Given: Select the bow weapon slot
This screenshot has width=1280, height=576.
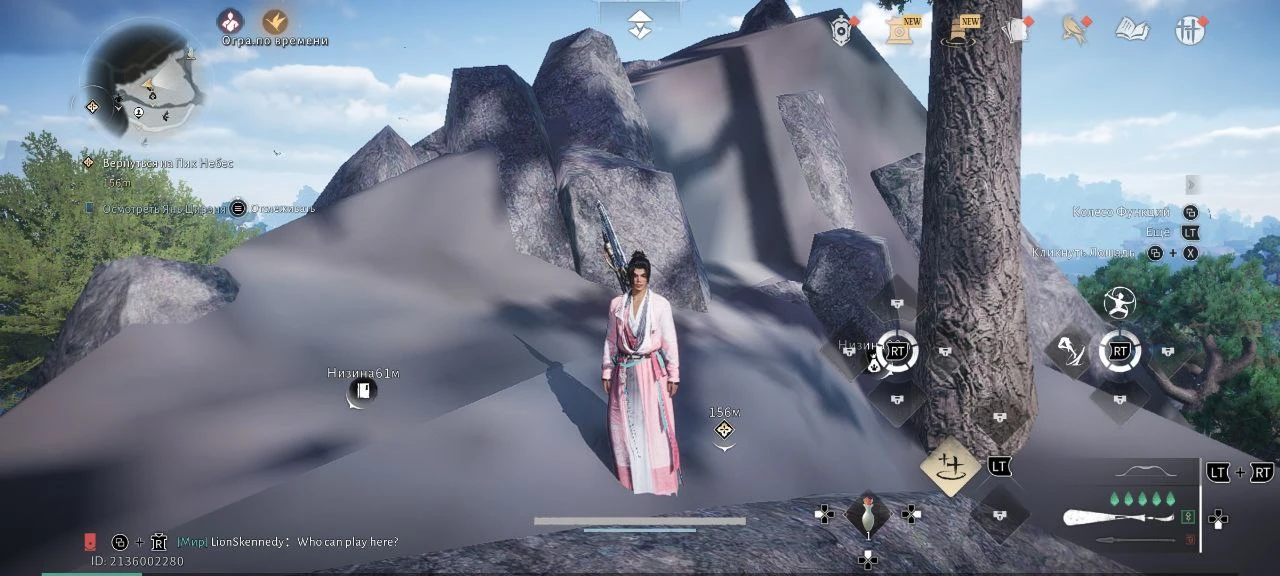Looking at the screenshot, I should [x=1147, y=471].
